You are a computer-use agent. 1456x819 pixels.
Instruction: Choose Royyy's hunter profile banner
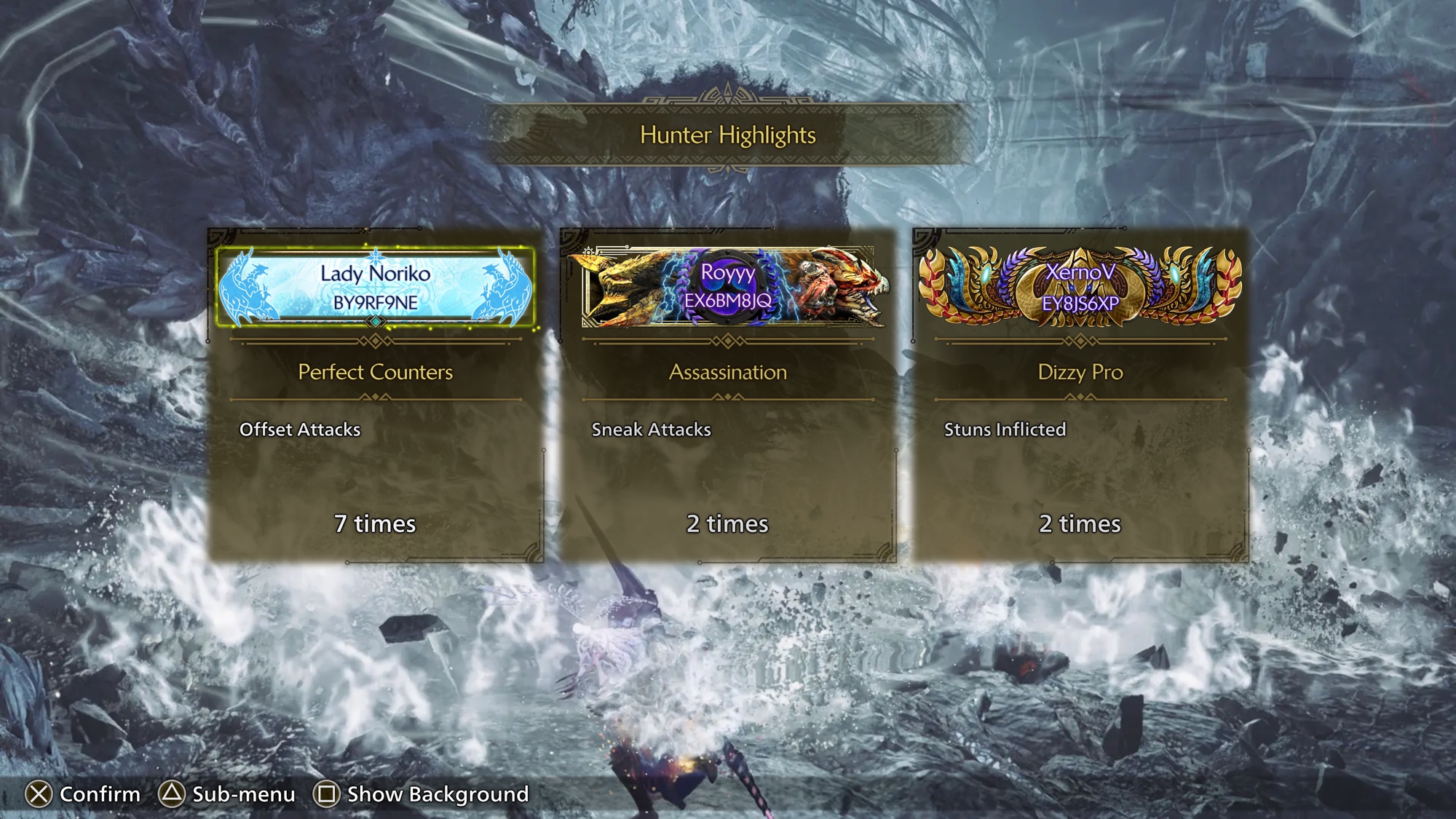click(x=728, y=287)
